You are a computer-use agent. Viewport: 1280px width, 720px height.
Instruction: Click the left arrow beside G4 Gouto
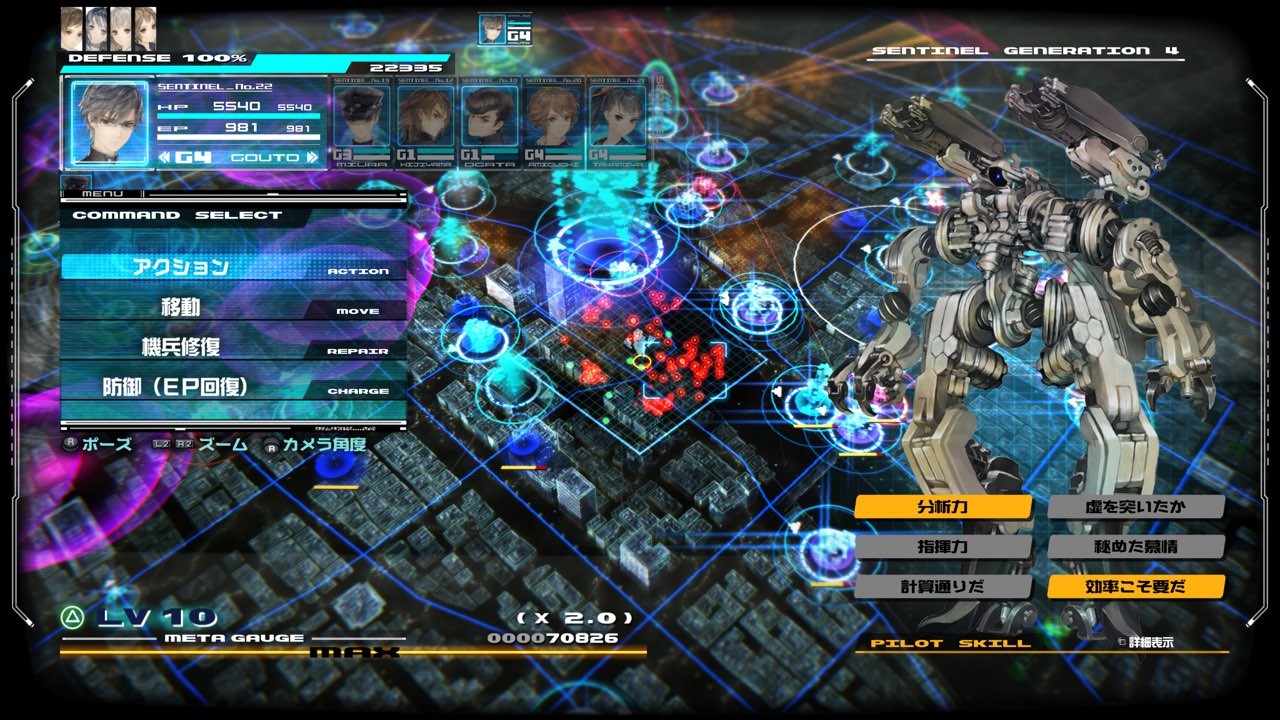click(x=166, y=157)
